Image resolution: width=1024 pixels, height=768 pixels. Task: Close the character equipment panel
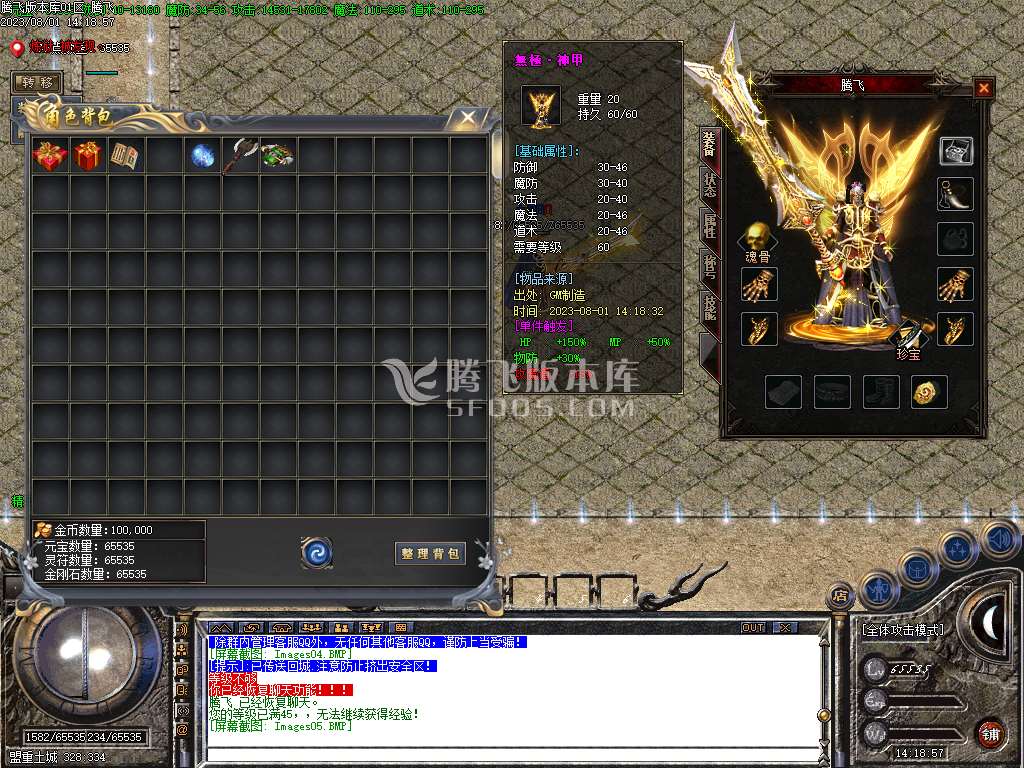(983, 89)
